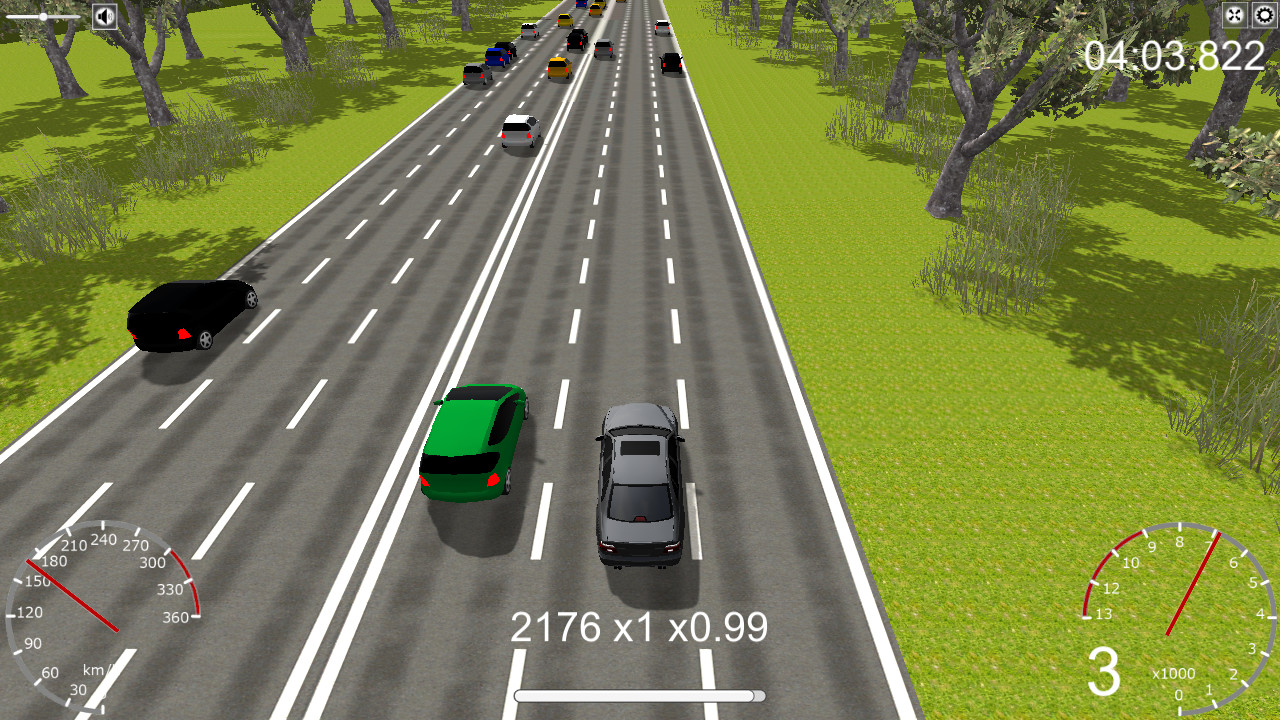Toggle fullscreen with the expand-arrows icon
The width and height of the screenshot is (1280, 720).
[1236, 15]
